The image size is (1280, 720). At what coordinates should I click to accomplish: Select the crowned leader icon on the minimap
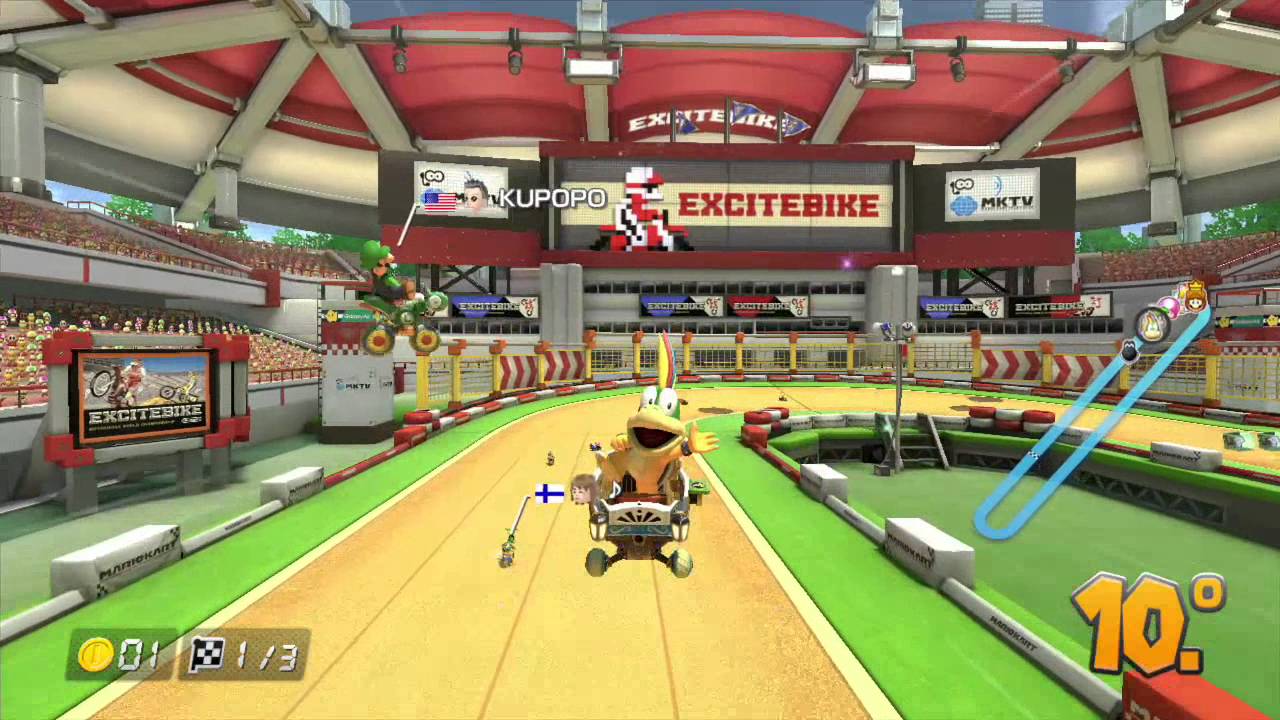pos(1193,296)
